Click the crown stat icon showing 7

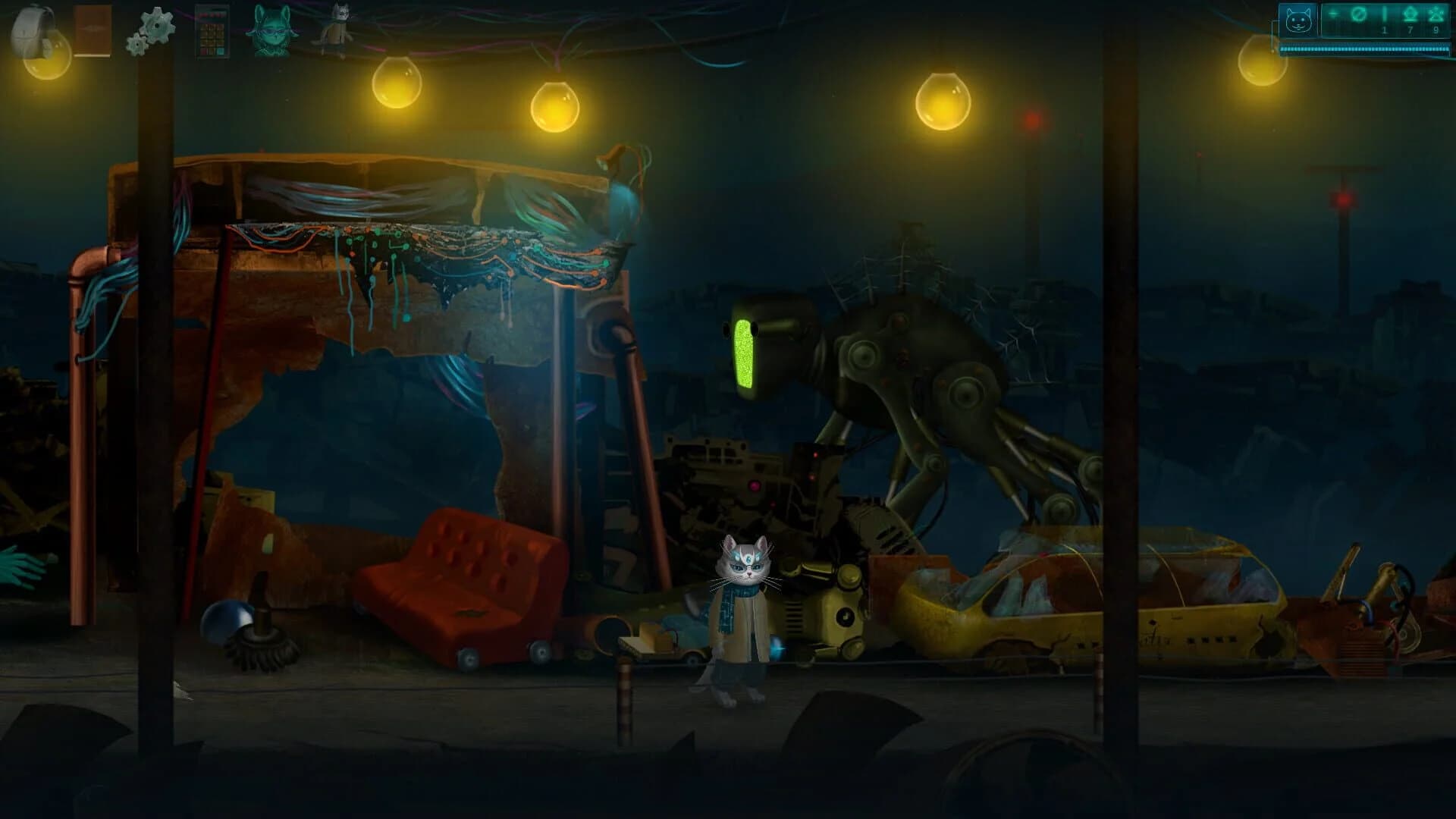[x=1410, y=17]
